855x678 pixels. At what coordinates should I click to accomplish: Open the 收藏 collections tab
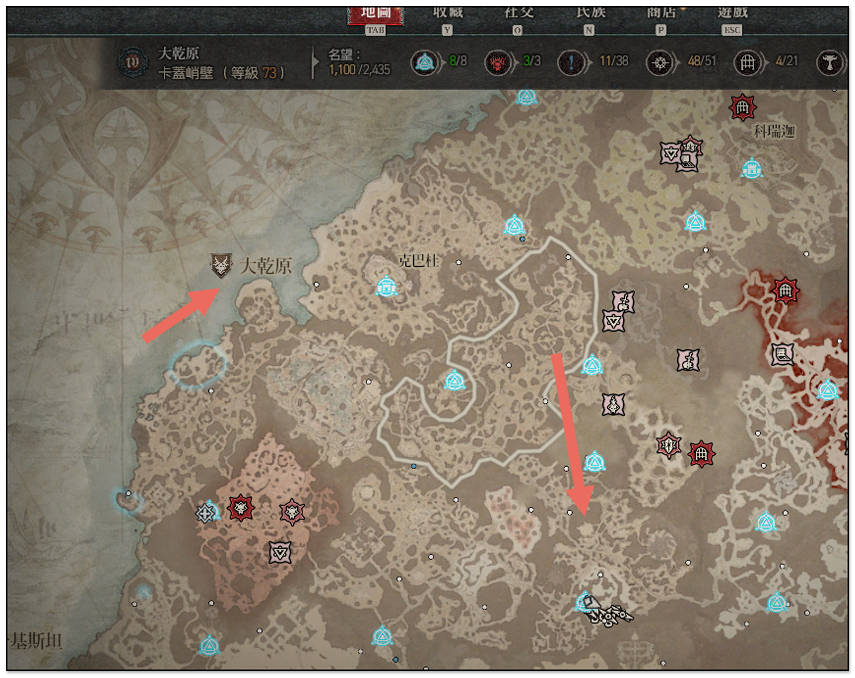[x=447, y=13]
